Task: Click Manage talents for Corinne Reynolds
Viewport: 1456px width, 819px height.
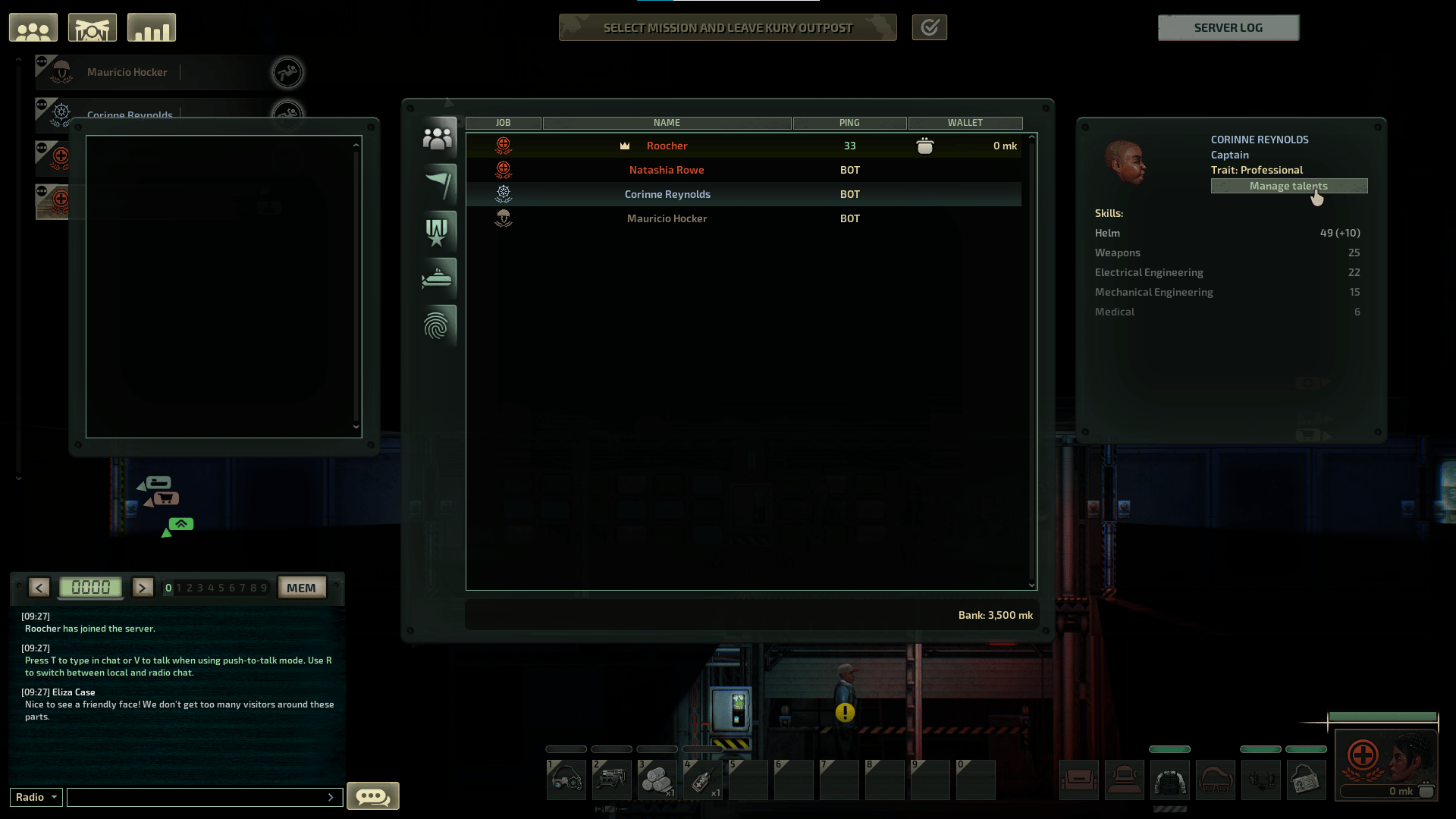Action: click(1289, 186)
